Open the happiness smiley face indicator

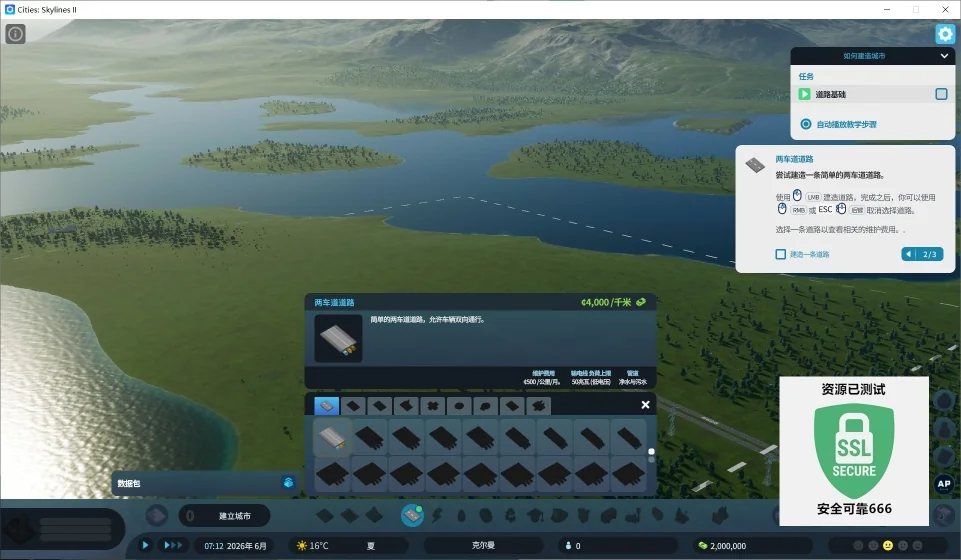[887, 546]
